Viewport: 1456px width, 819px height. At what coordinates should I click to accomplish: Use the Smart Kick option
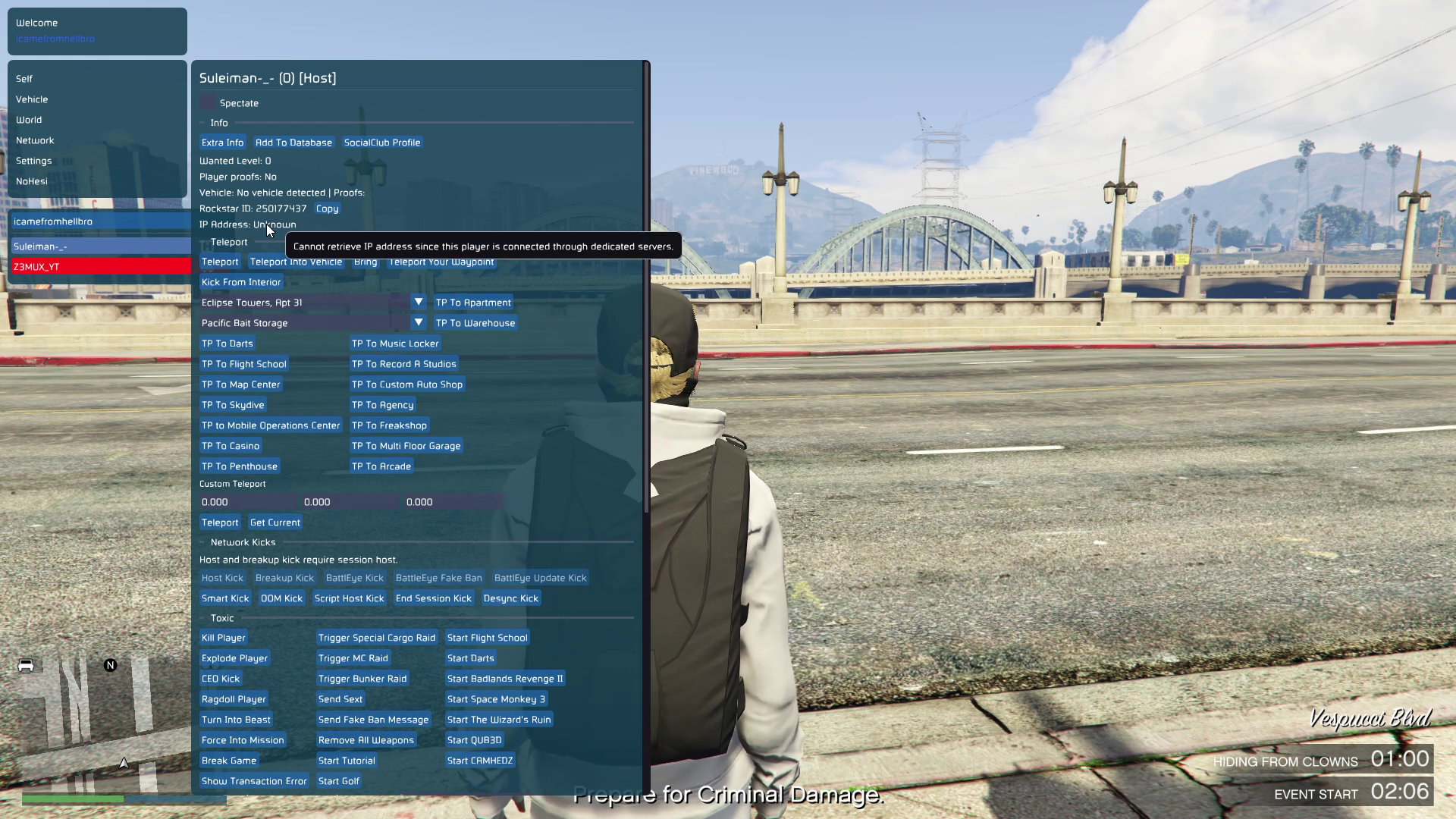225,598
